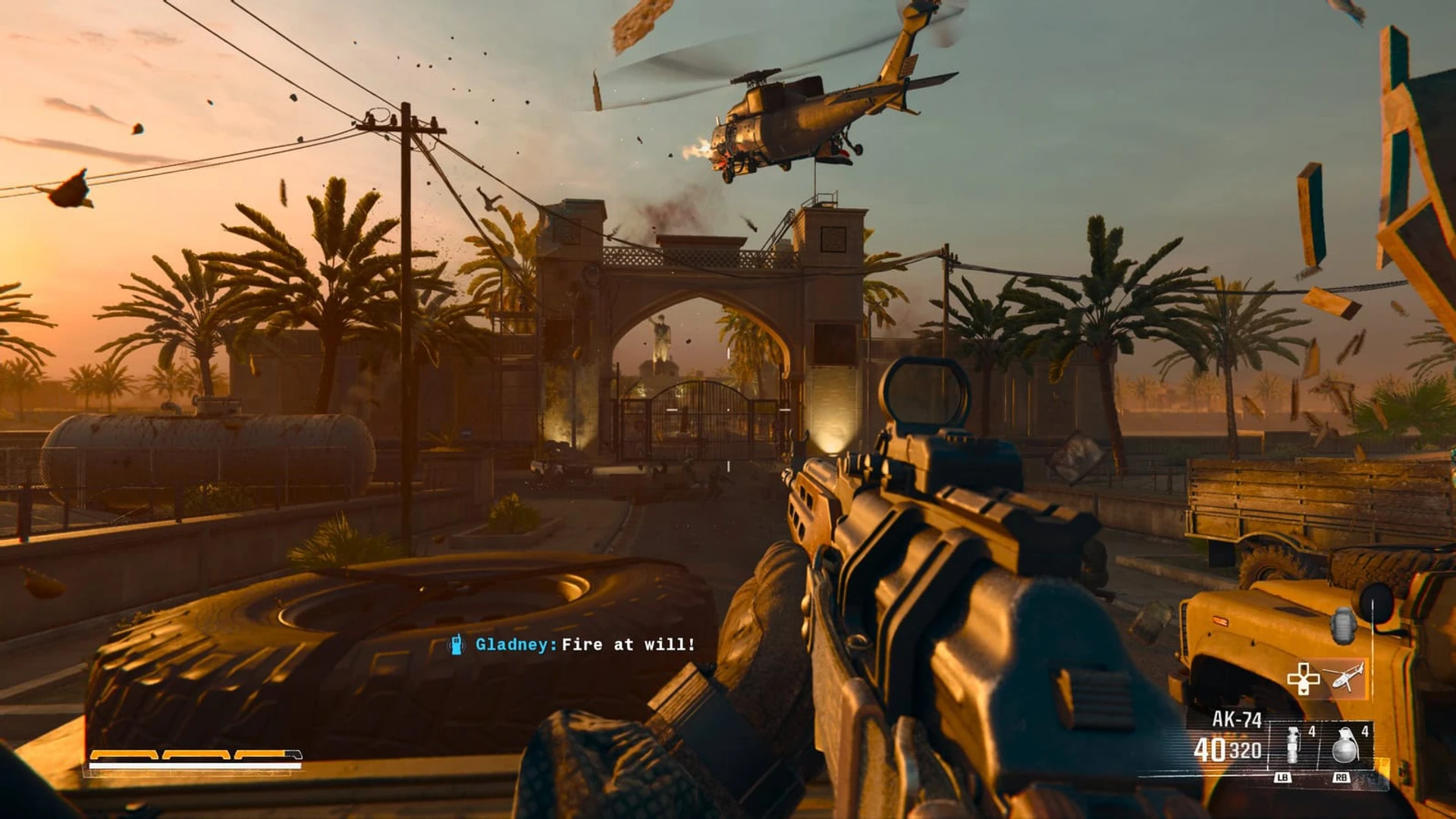1456x819 pixels.
Task: Expand the down arrow on the D-pad indicator
Action: point(1304,692)
